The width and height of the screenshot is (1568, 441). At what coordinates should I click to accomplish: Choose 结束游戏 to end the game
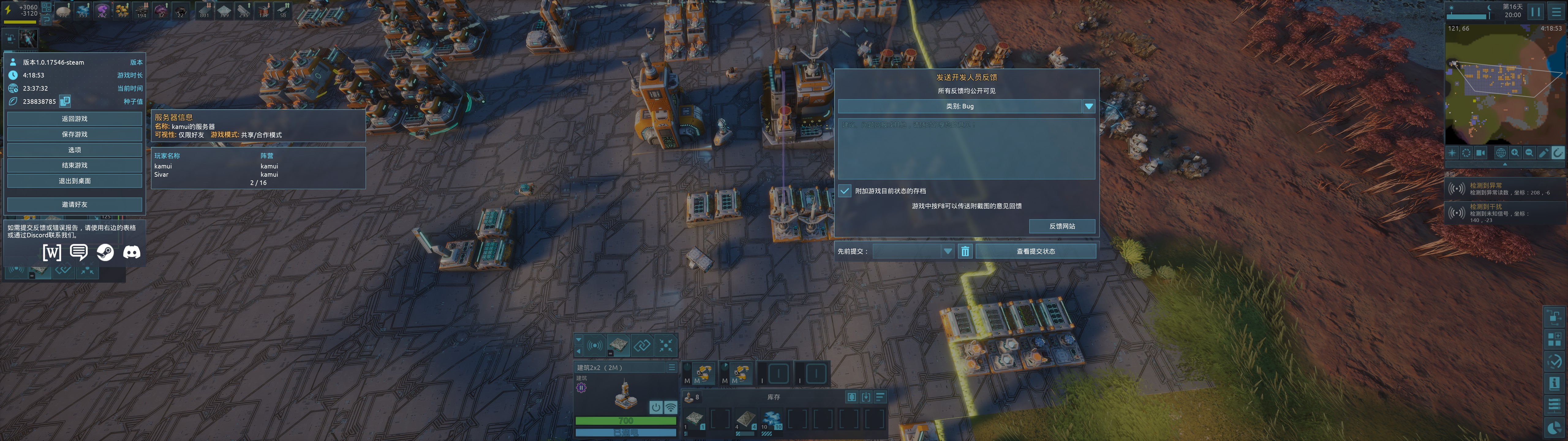(74, 166)
